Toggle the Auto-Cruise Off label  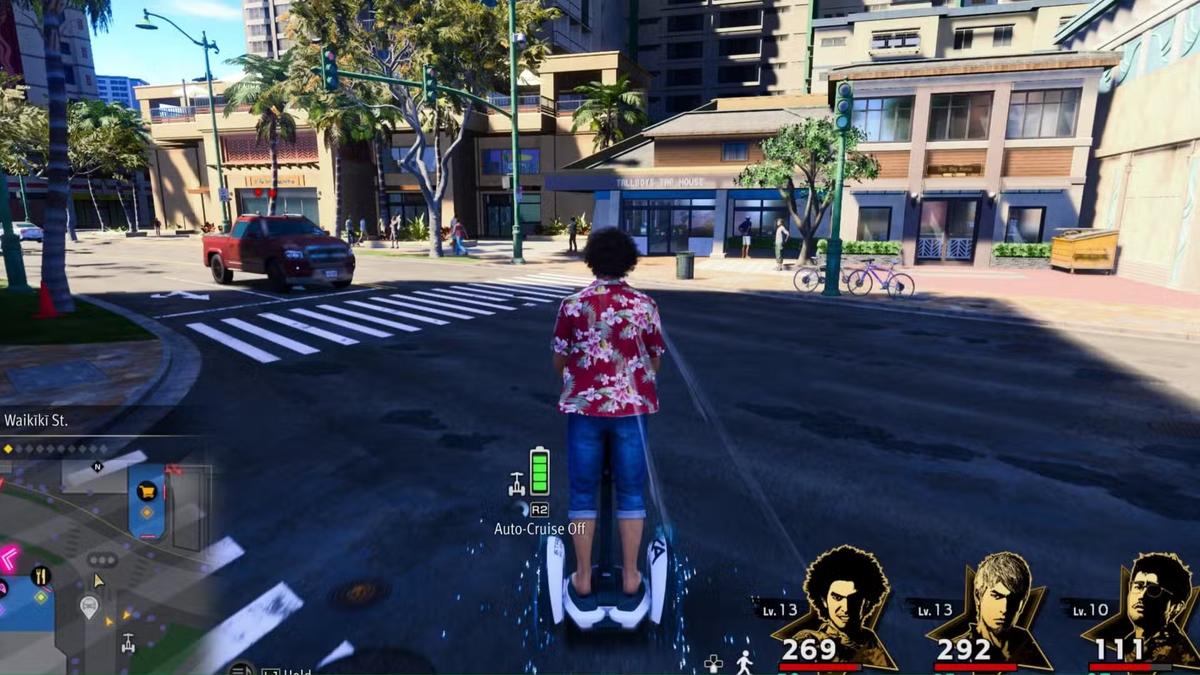click(x=540, y=528)
